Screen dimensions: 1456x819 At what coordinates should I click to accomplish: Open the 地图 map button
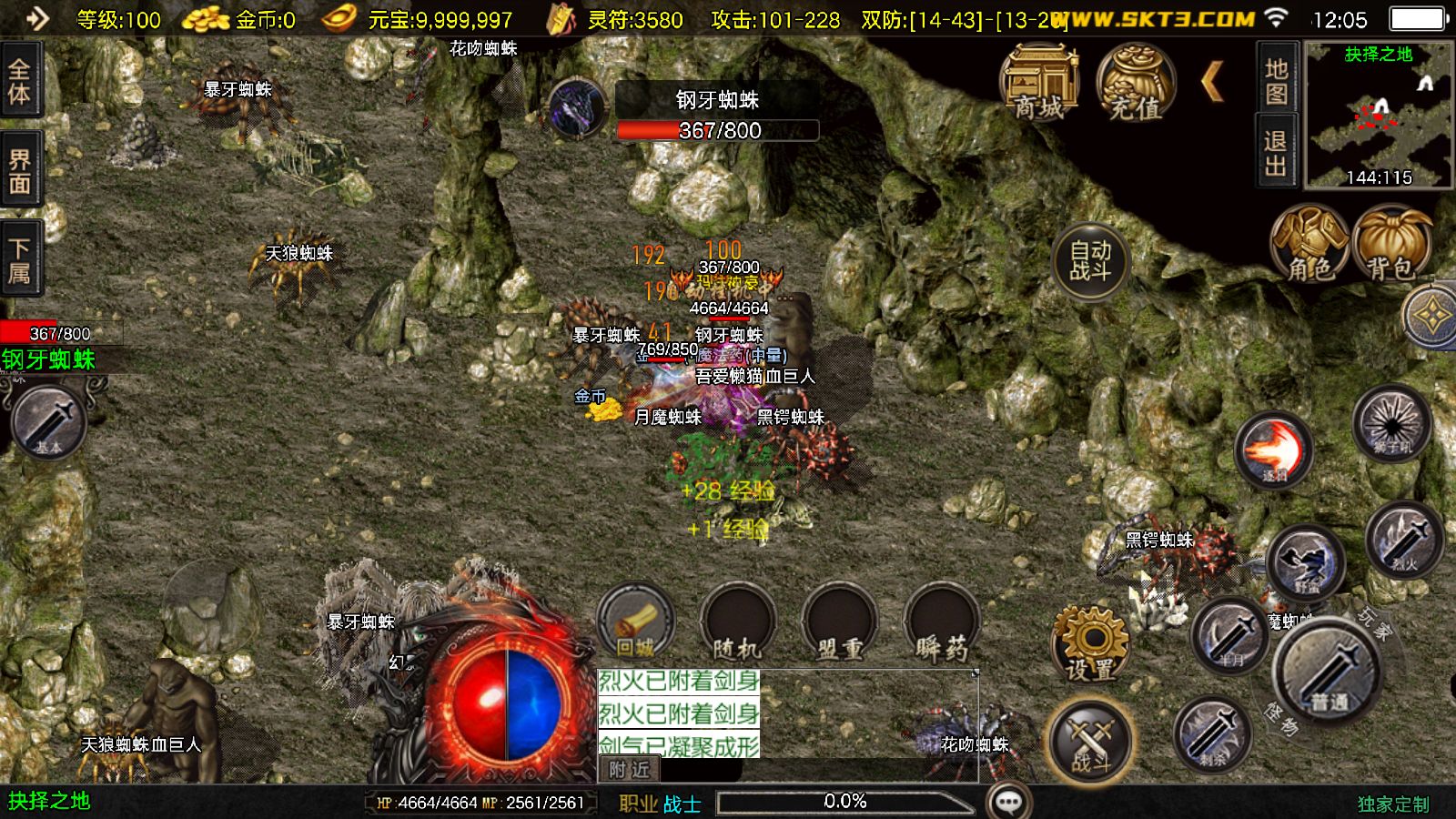(1276, 81)
